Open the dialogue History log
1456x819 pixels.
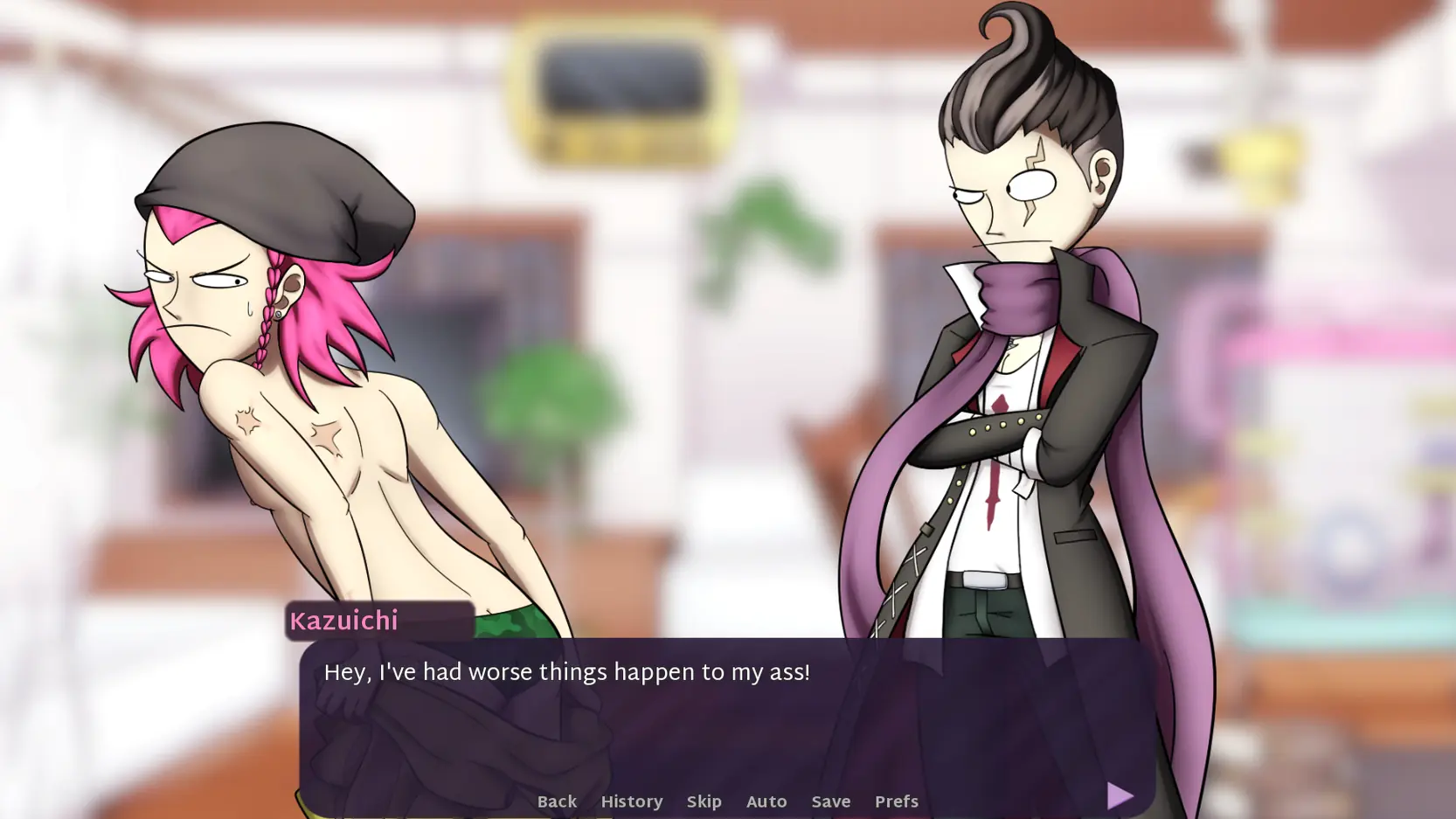tap(631, 802)
